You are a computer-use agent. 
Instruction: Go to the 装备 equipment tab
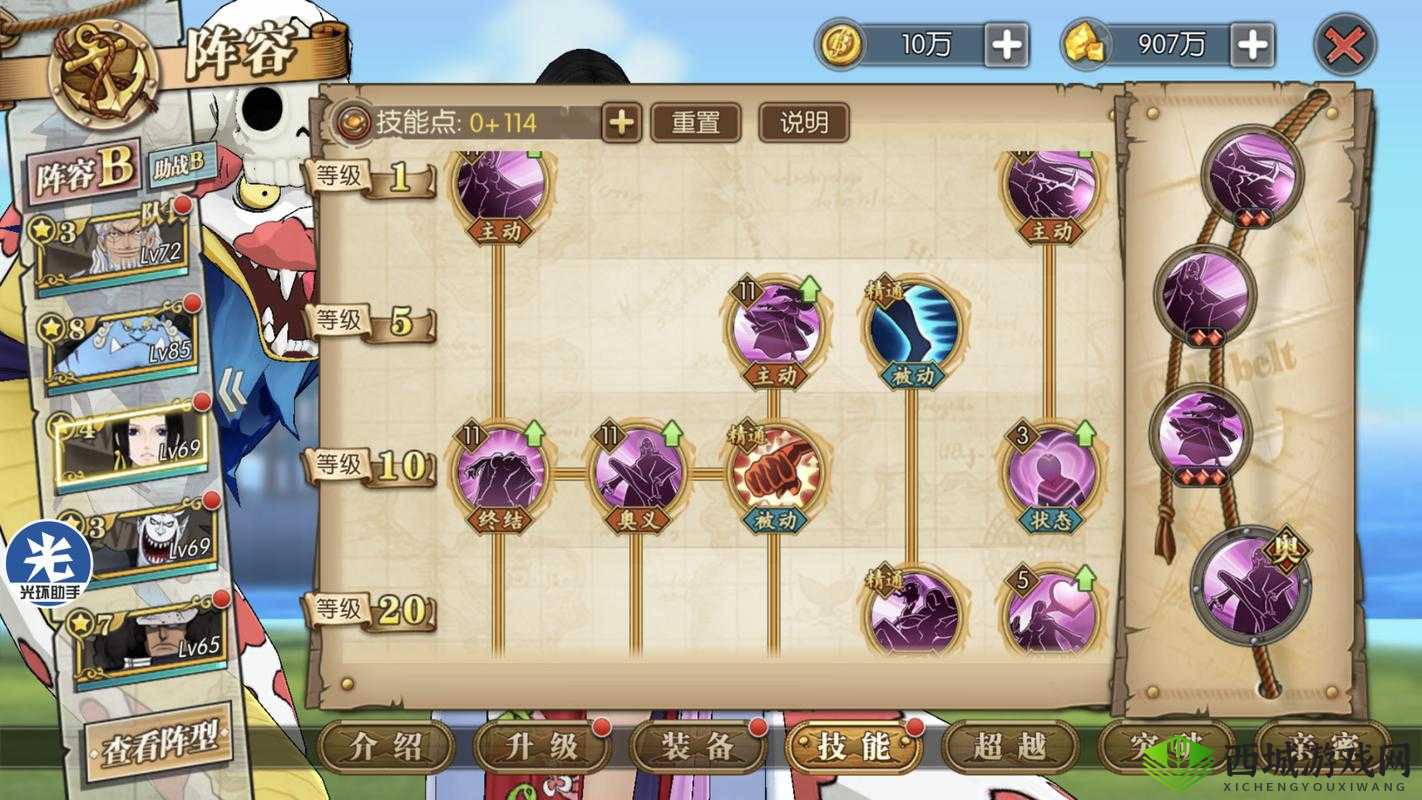pyautogui.click(x=698, y=746)
